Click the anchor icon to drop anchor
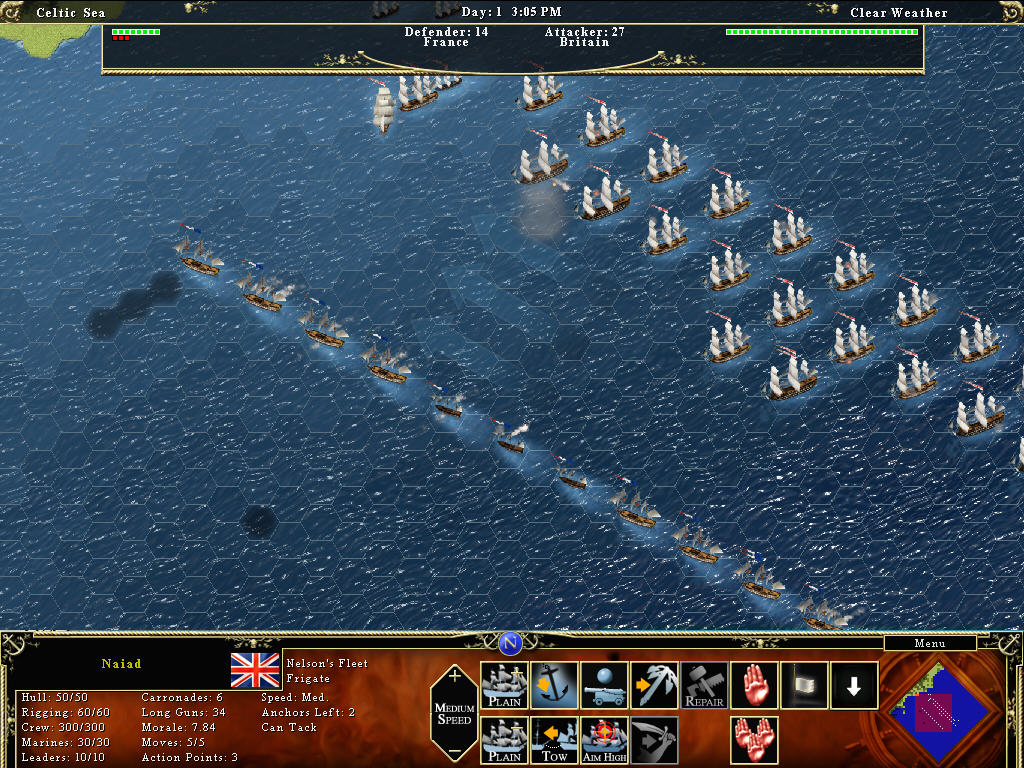 (554, 686)
